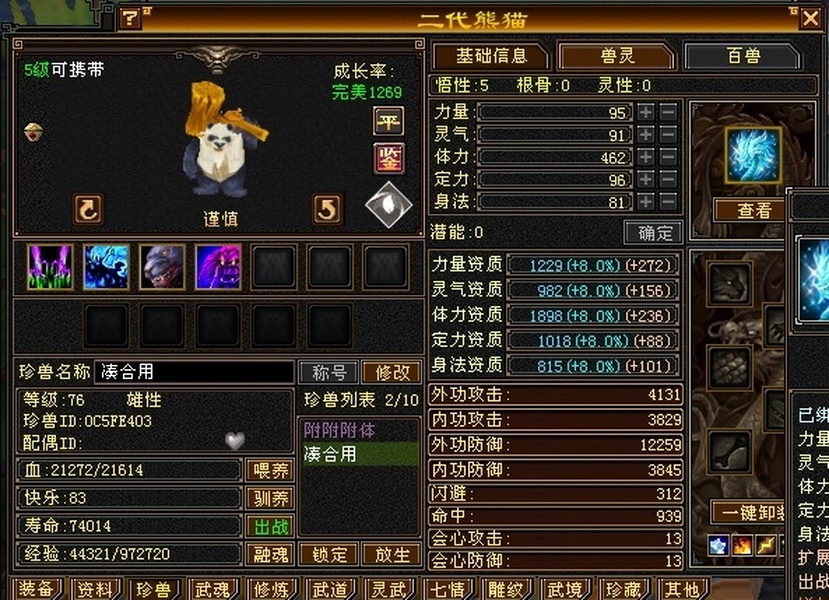Send the pet to battle with 出战
Screen dimensions: 829x600
click(269, 526)
